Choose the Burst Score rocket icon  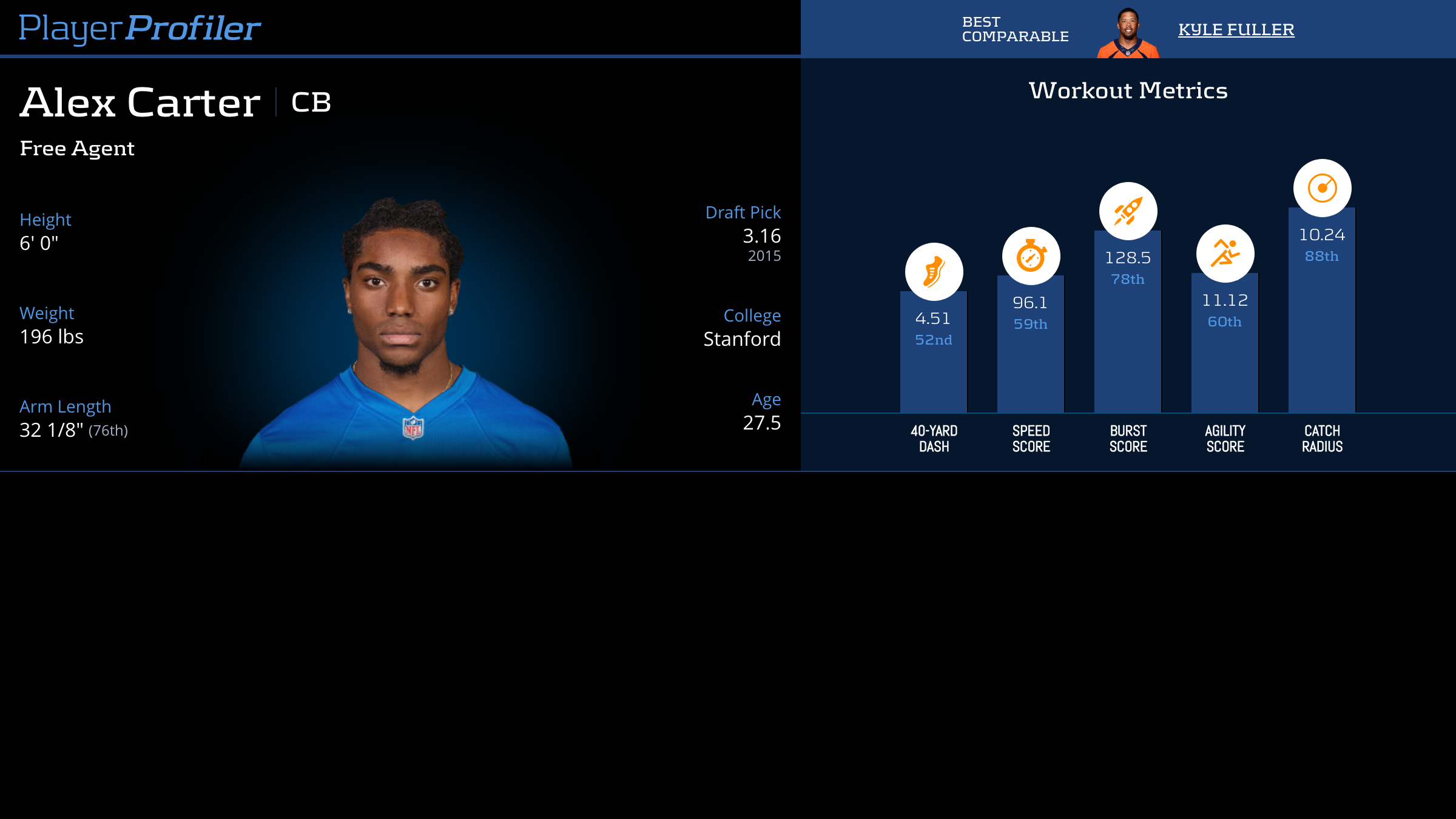[x=1128, y=211]
